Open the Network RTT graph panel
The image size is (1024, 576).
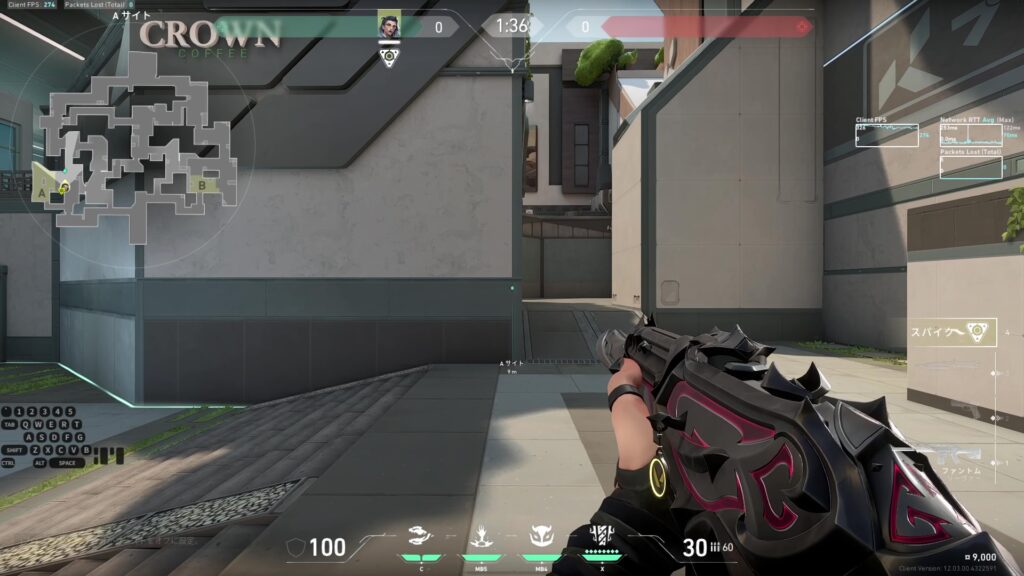coord(970,136)
